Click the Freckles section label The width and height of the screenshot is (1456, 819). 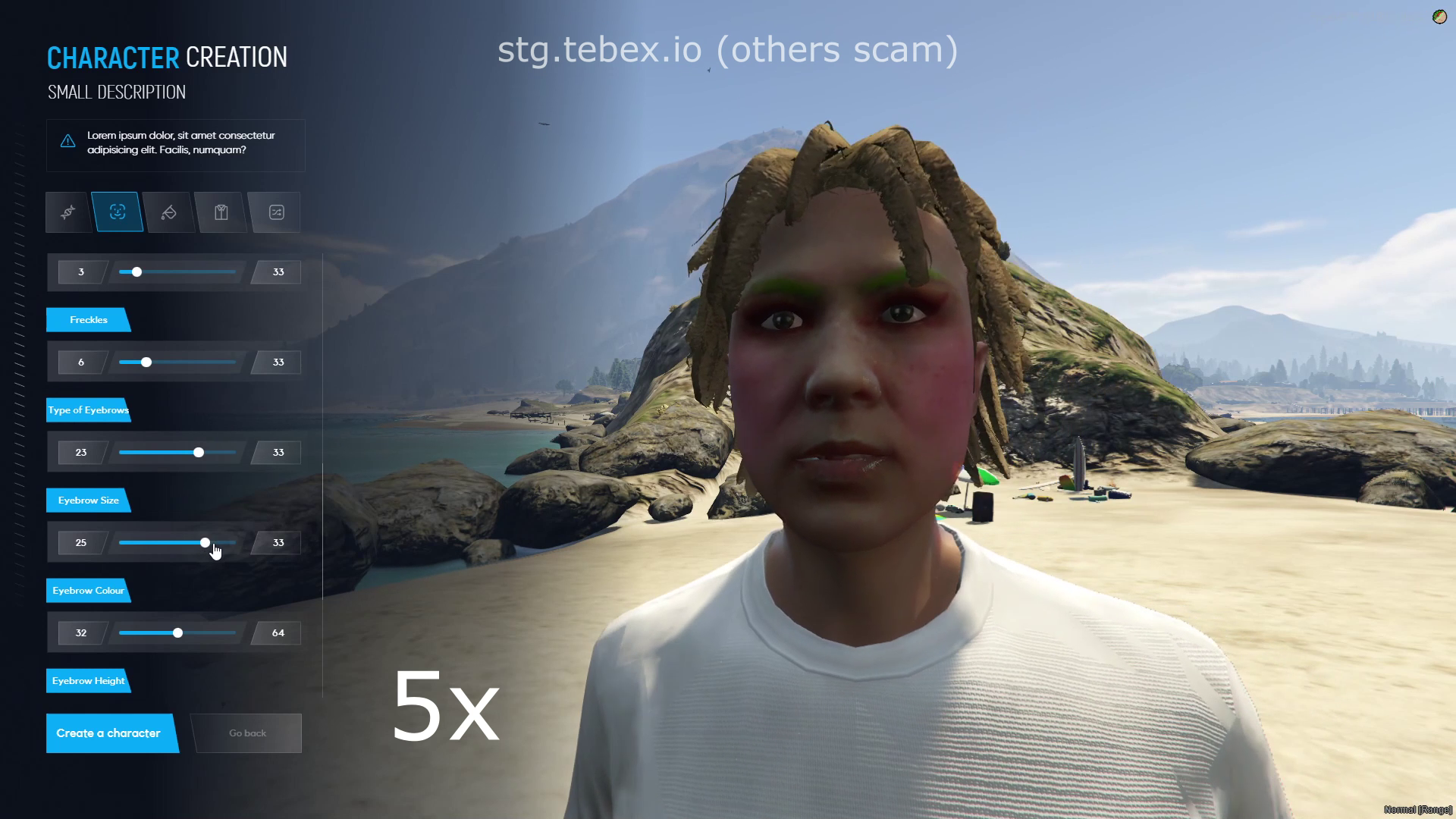88,319
